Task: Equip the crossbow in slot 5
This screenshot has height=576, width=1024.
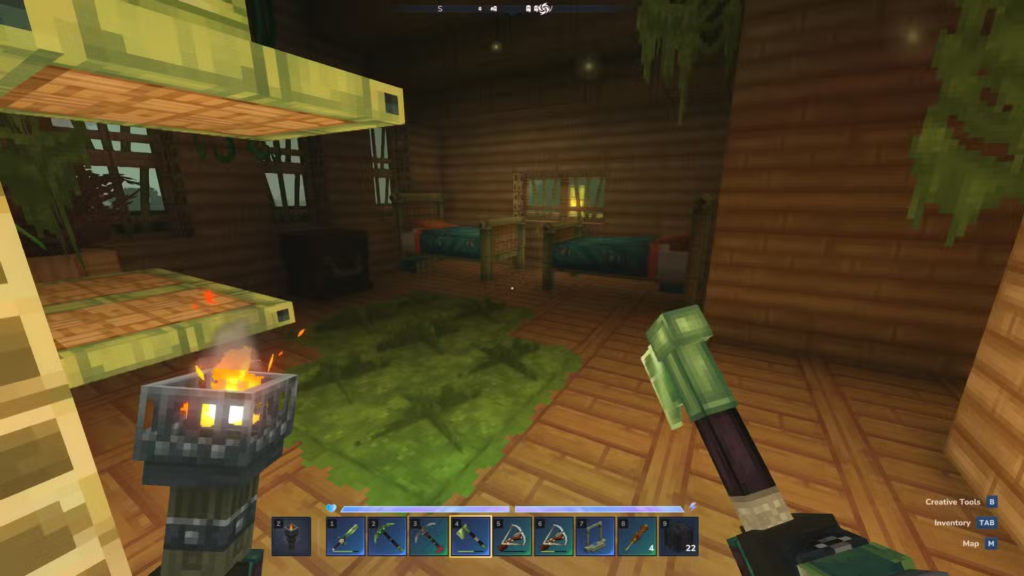Action: pos(511,536)
